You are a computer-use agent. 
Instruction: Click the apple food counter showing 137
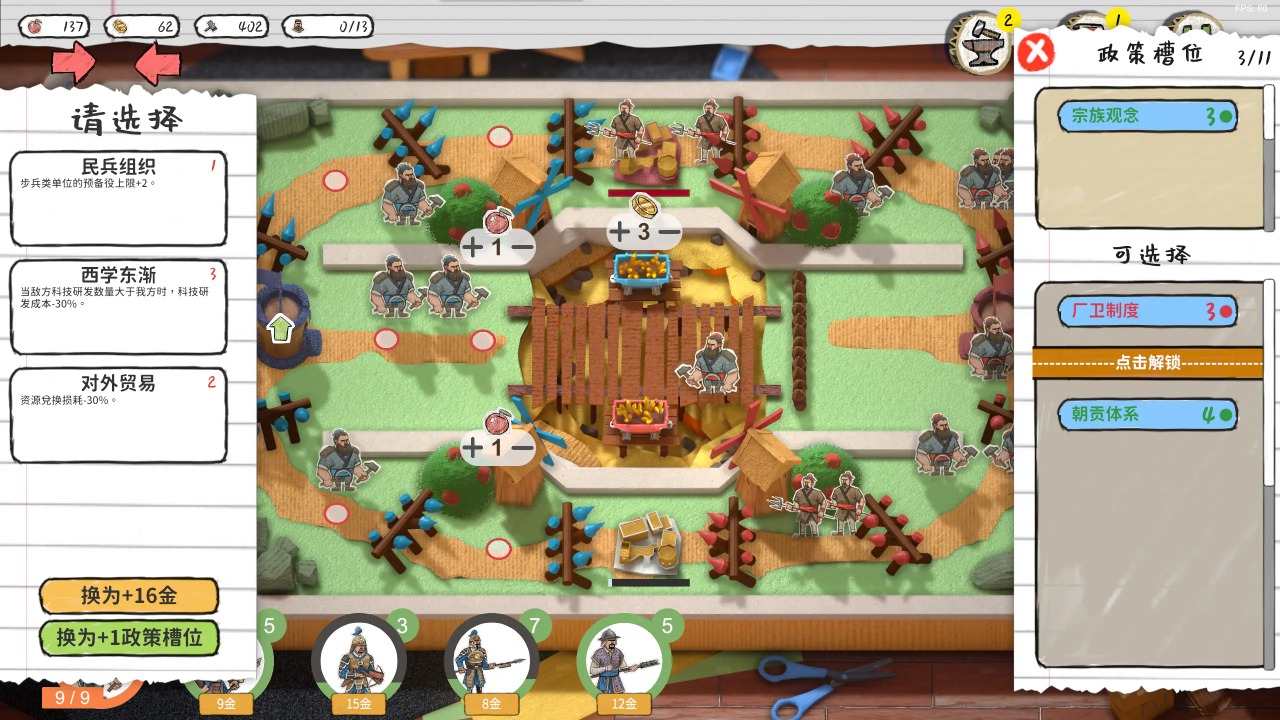(x=55, y=27)
